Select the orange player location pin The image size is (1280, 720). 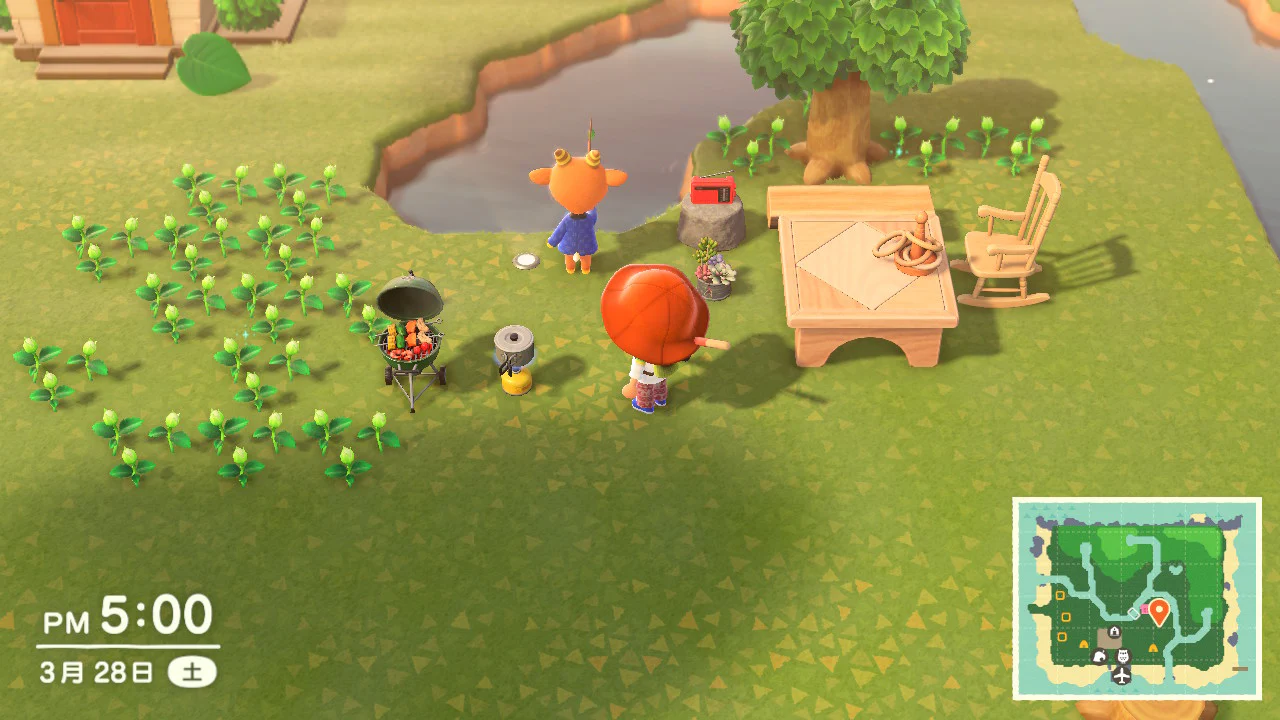[x=1159, y=611]
